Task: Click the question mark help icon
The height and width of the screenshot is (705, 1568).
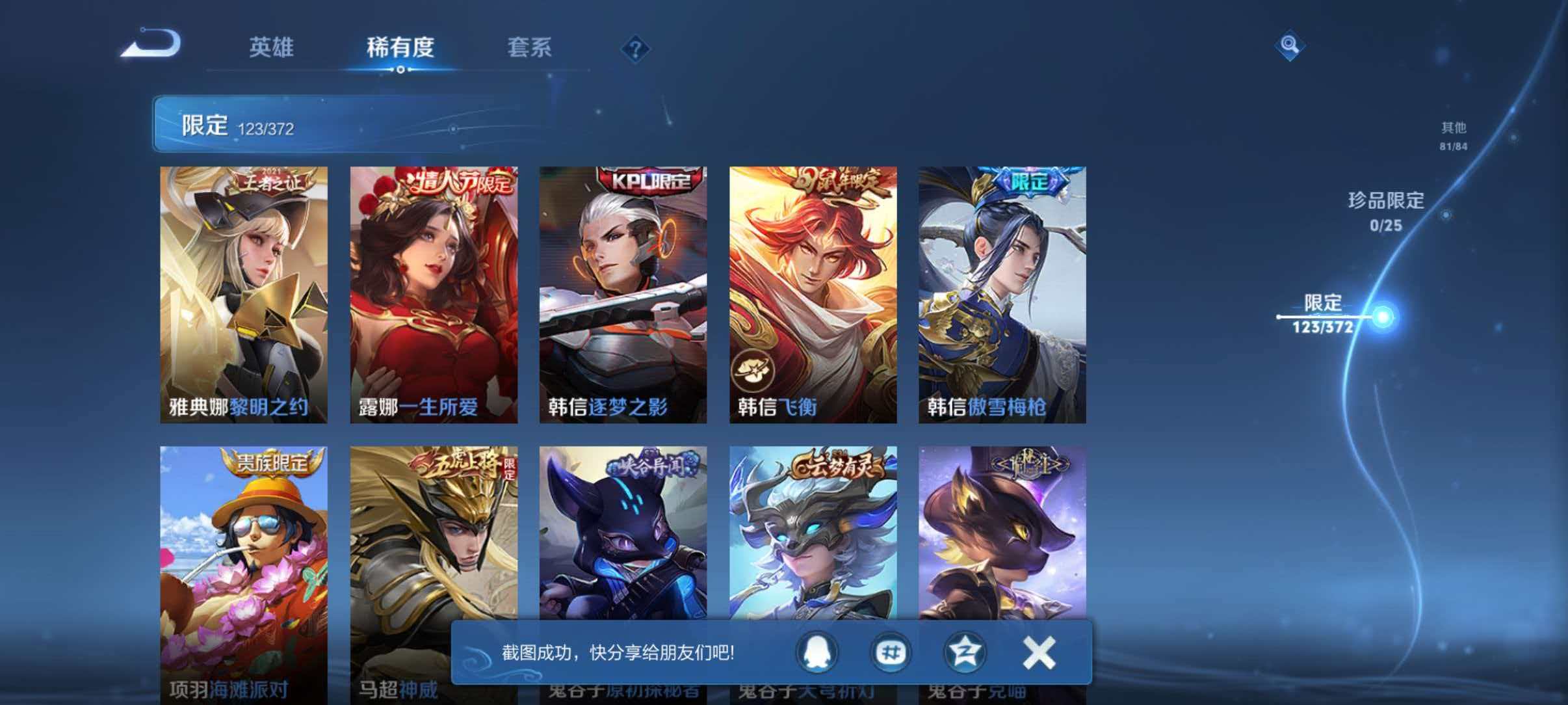Action: tap(635, 49)
